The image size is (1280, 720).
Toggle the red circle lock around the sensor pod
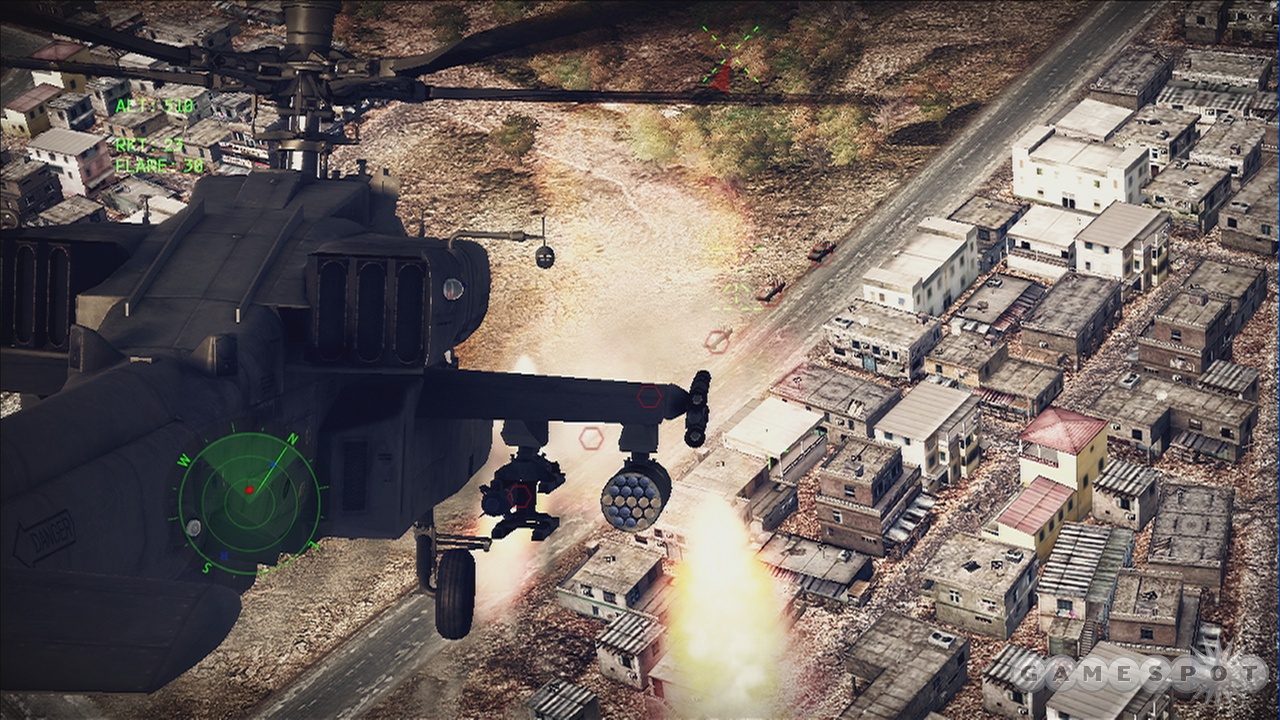tap(519, 496)
